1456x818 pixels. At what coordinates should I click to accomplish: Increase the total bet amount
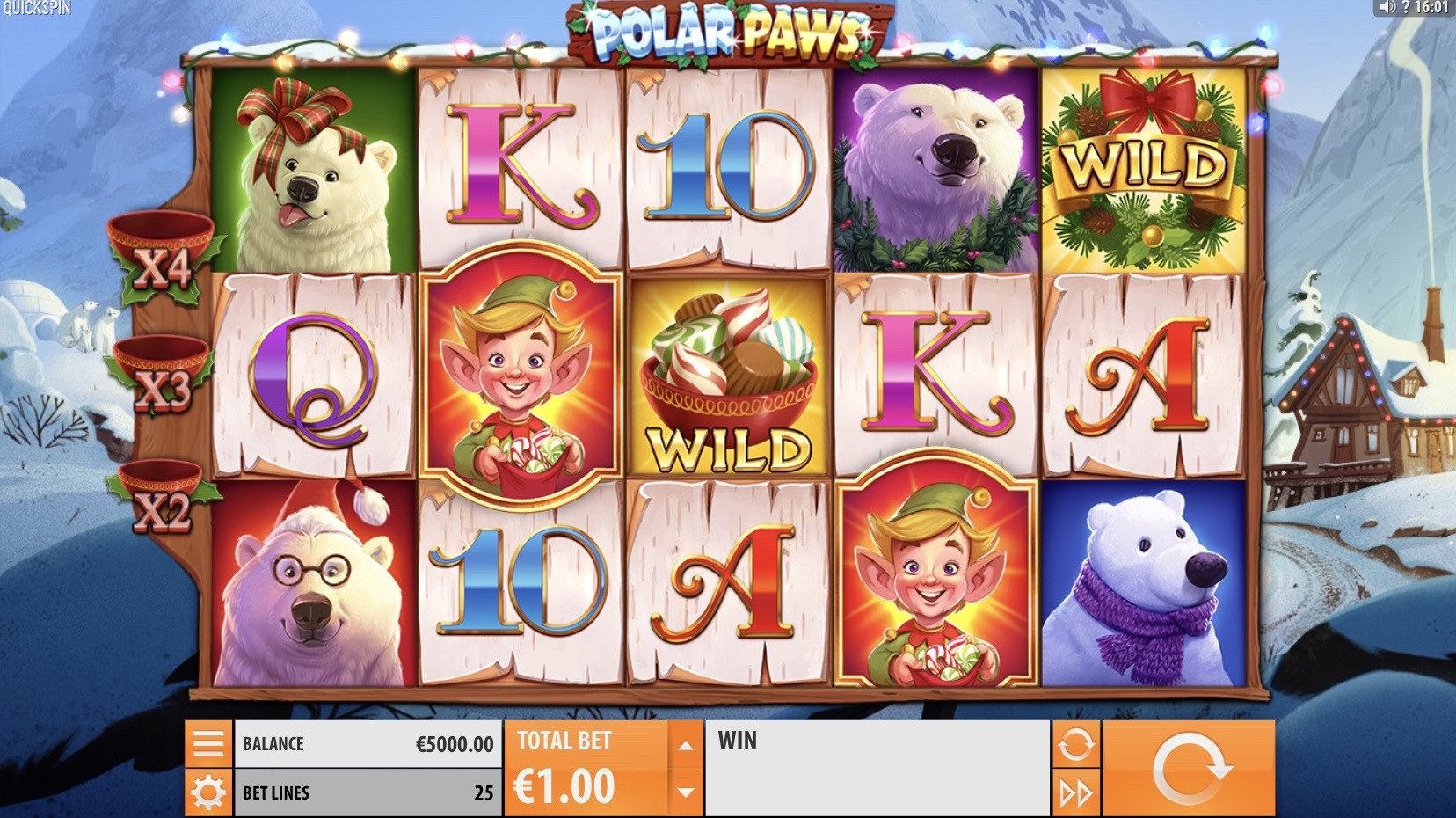pos(686,746)
